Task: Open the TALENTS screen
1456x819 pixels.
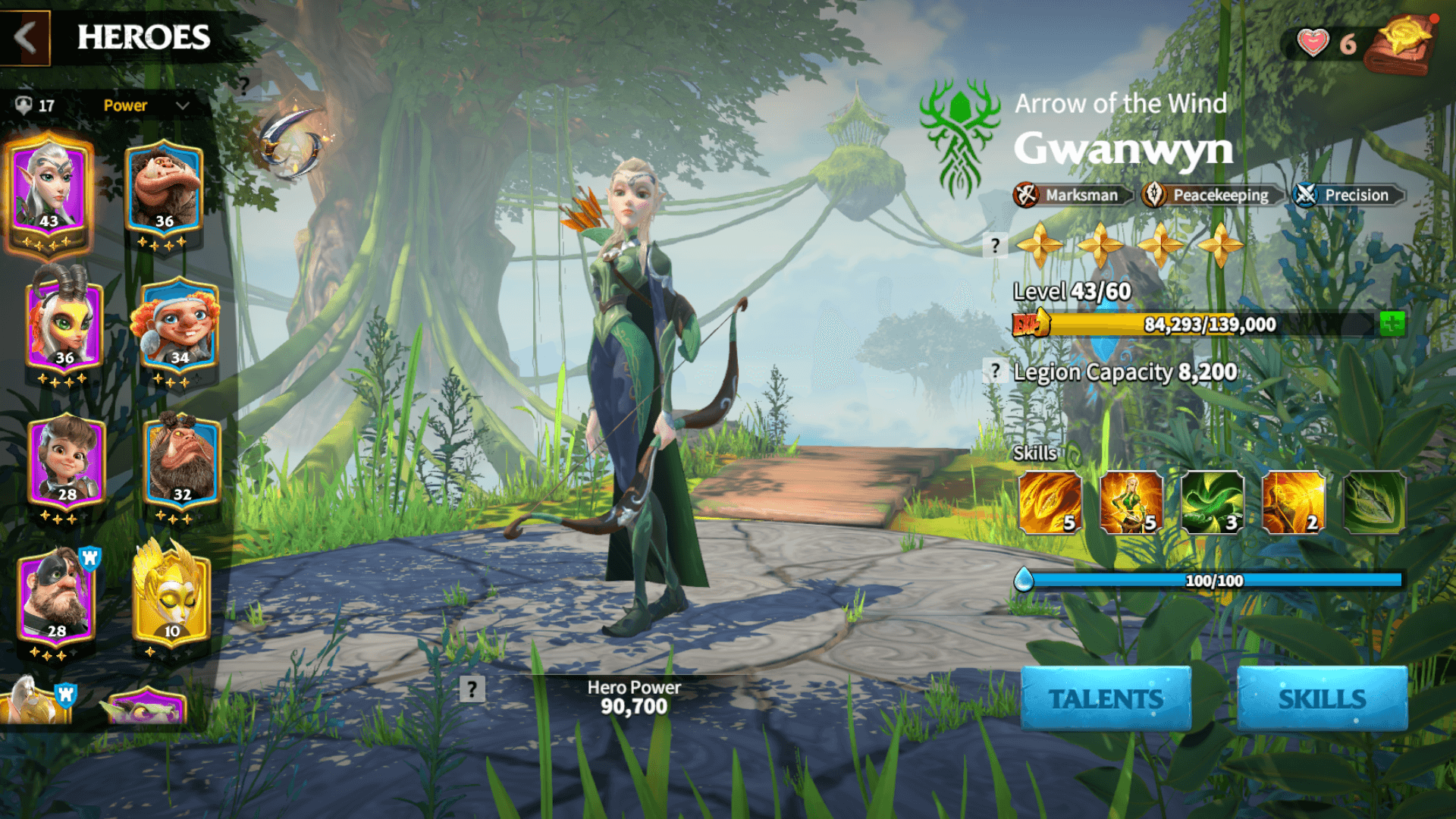Action: 1106,698
